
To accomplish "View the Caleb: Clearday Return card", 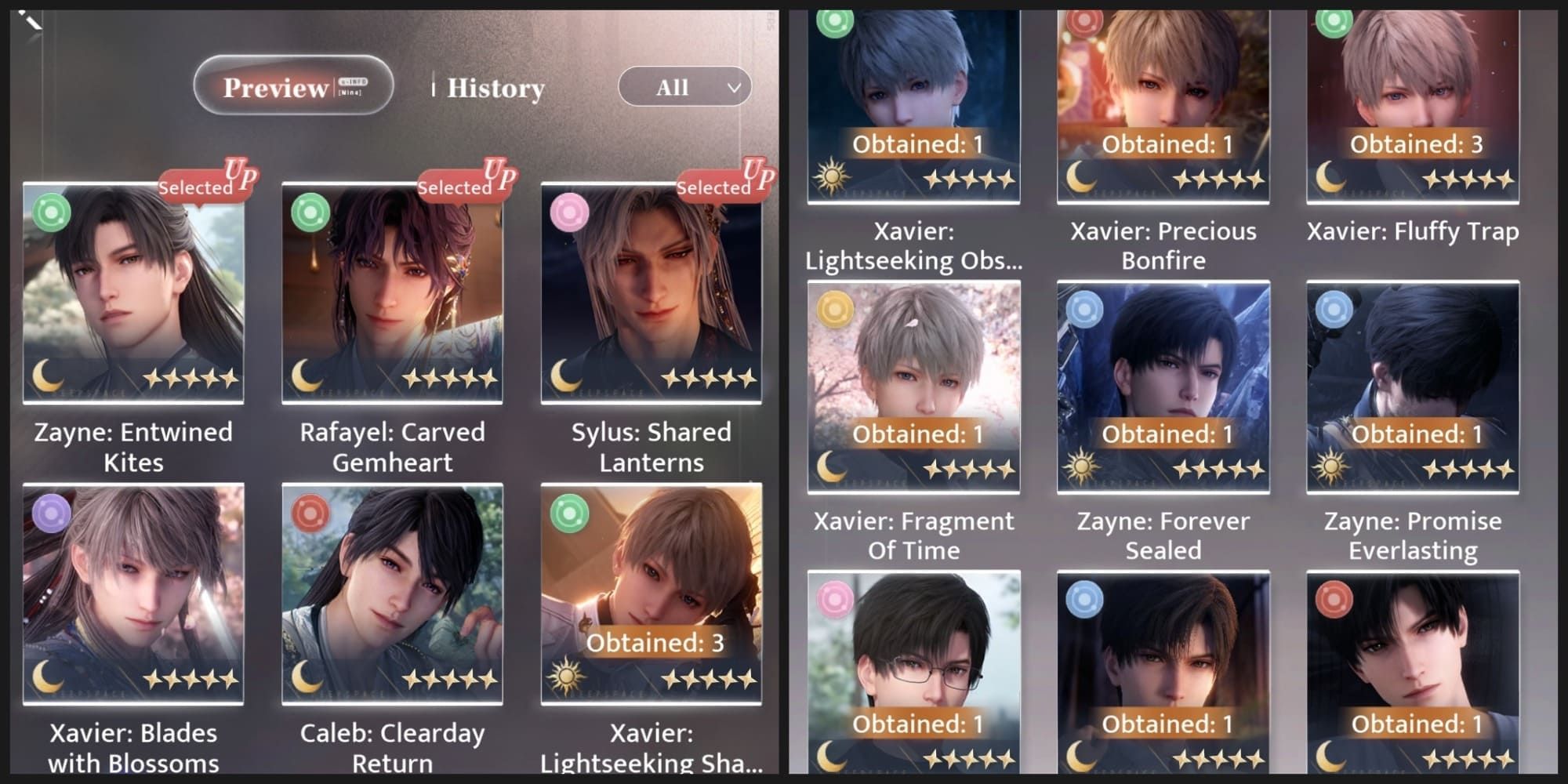I will coord(392,593).
